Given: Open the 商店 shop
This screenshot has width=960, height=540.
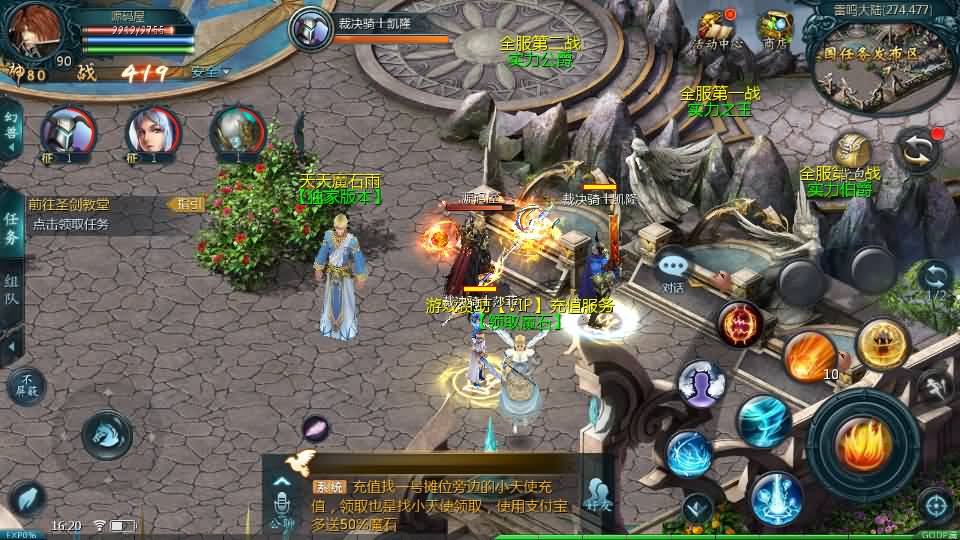Looking at the screenshot, I should coord(775,28).
